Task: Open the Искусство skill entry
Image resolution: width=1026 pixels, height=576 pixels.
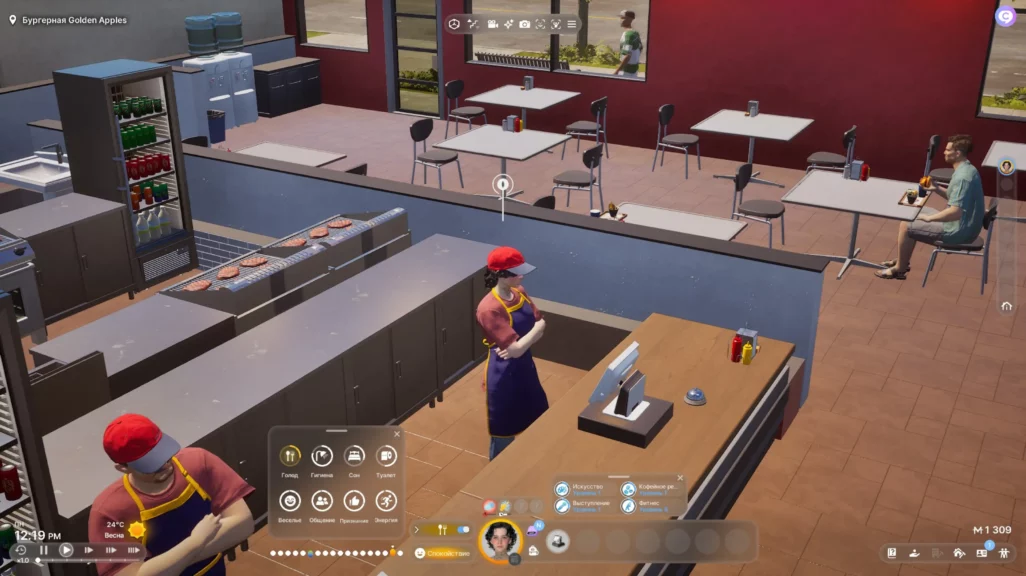Action: (565, 489)
